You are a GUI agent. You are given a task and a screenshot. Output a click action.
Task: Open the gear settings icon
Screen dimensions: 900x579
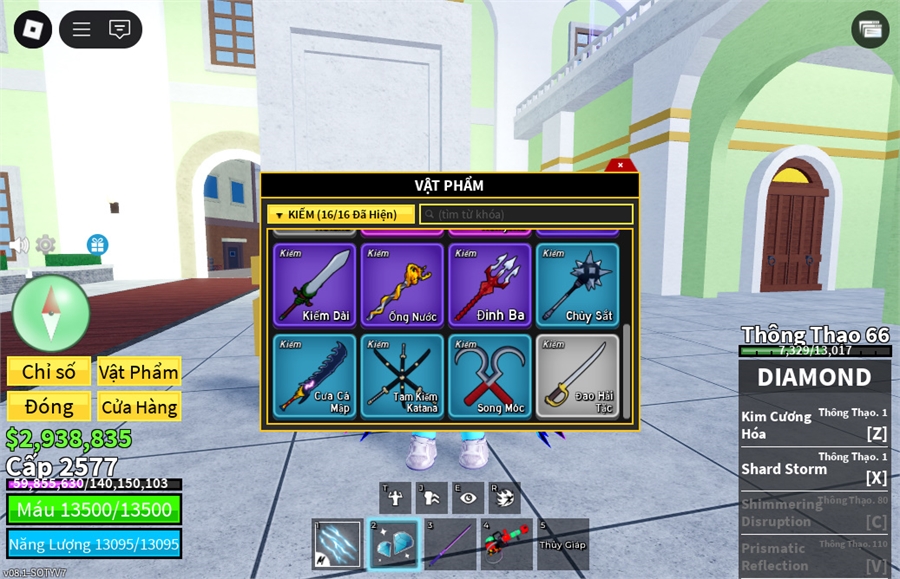(x=45, y=244)
